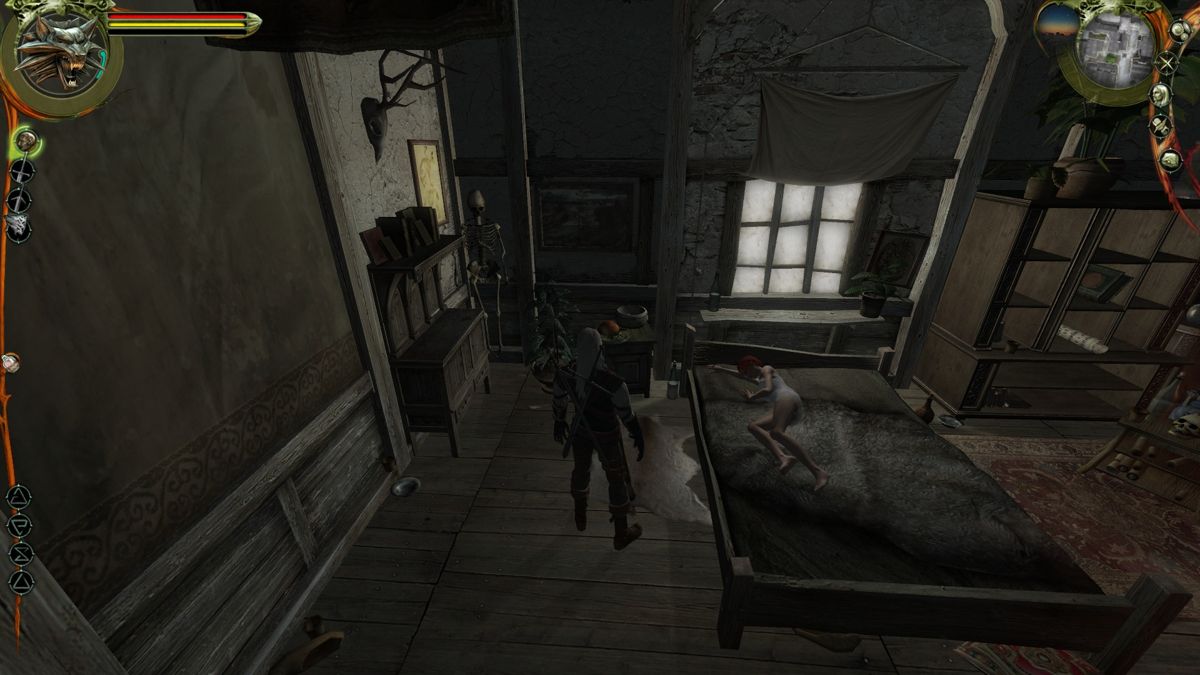1200x675 pixels.
Task: Click the hat-shaped icon on right vine
Action: (1160, 127)
